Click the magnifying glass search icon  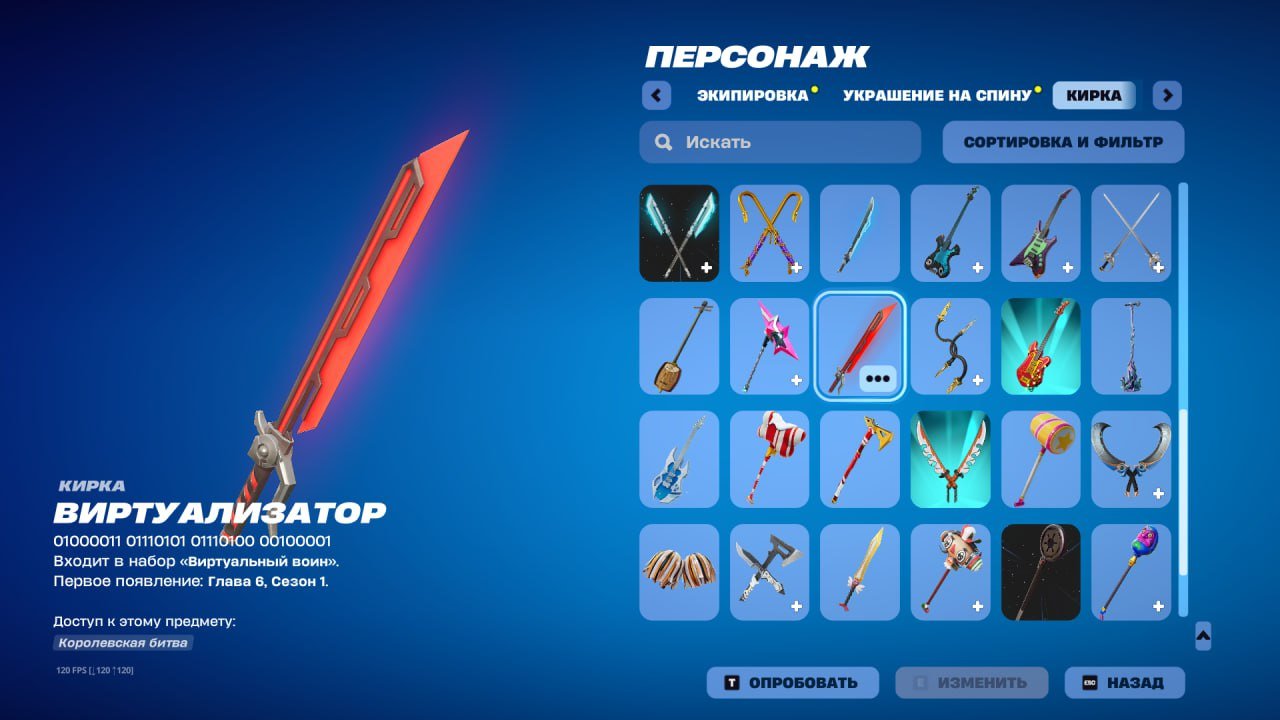pyautogui.click(x=663, y=142)
